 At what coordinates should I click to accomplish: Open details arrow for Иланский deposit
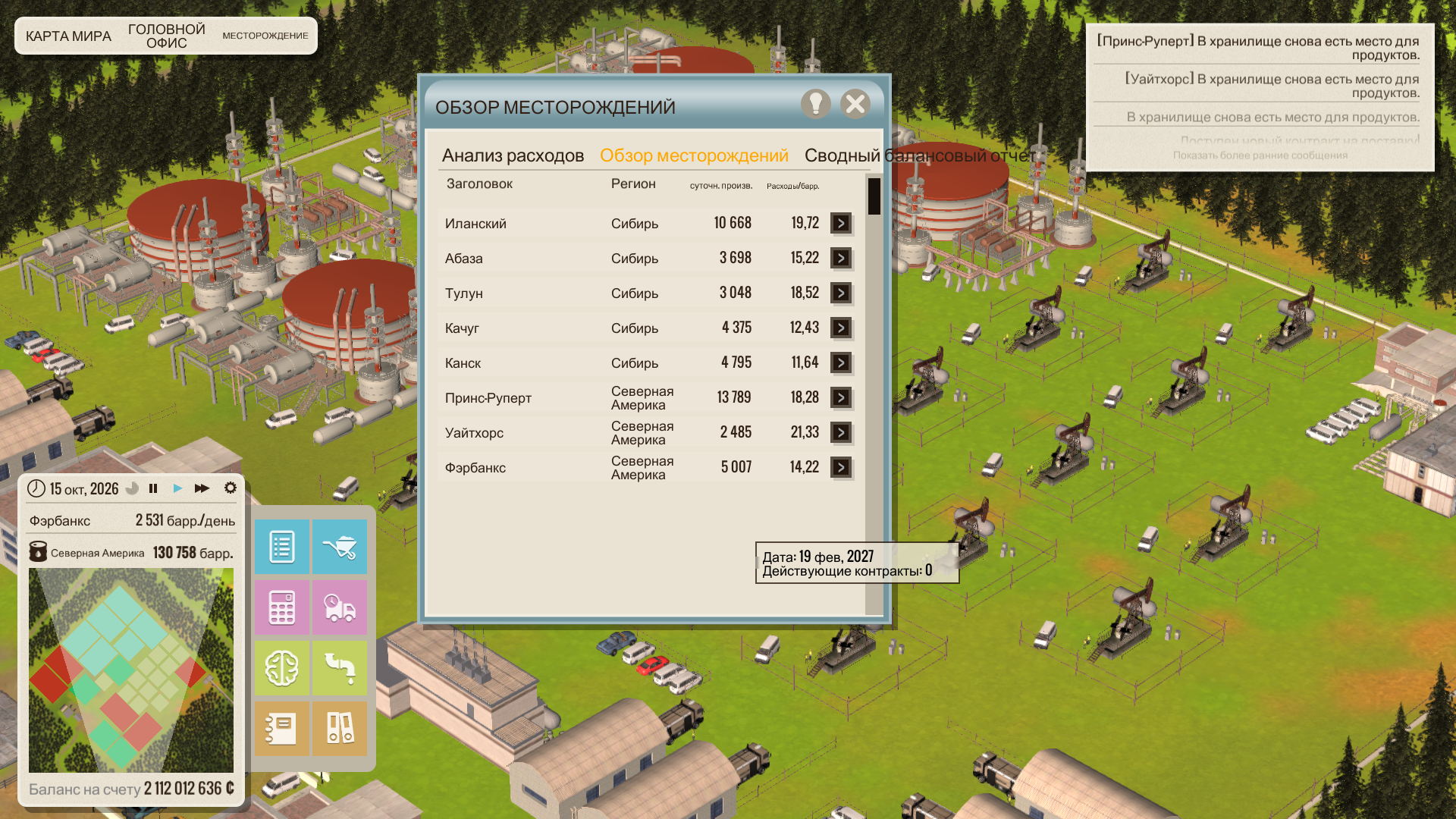pyautogui.click(x=840, y=223)
